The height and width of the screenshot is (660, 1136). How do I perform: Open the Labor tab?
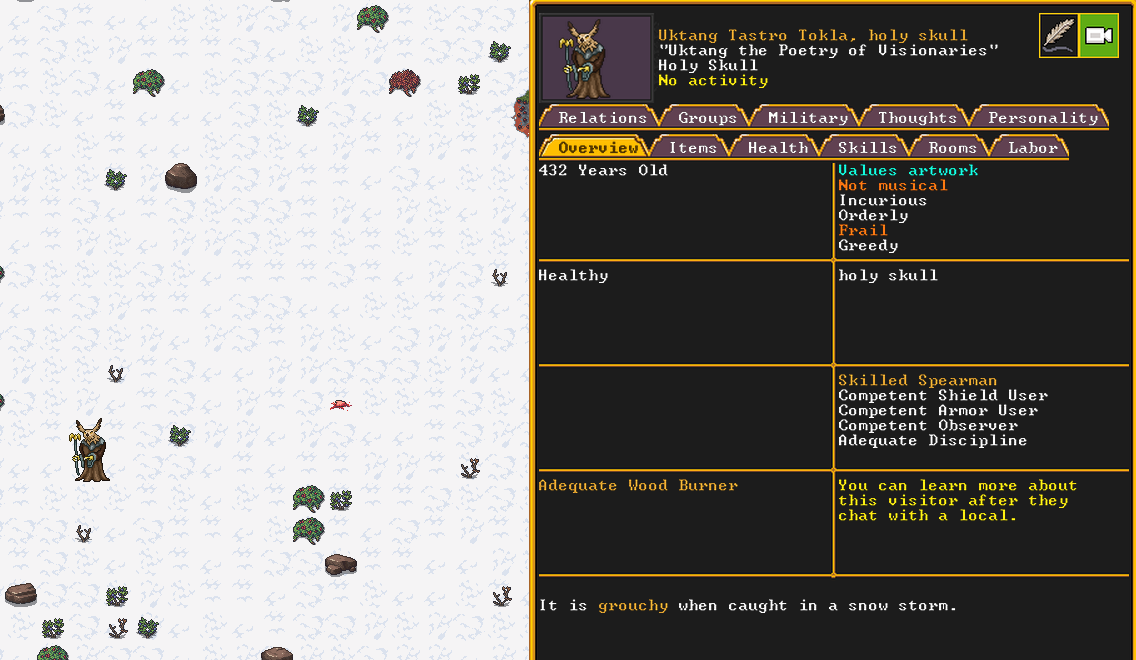click(1032, 148)
